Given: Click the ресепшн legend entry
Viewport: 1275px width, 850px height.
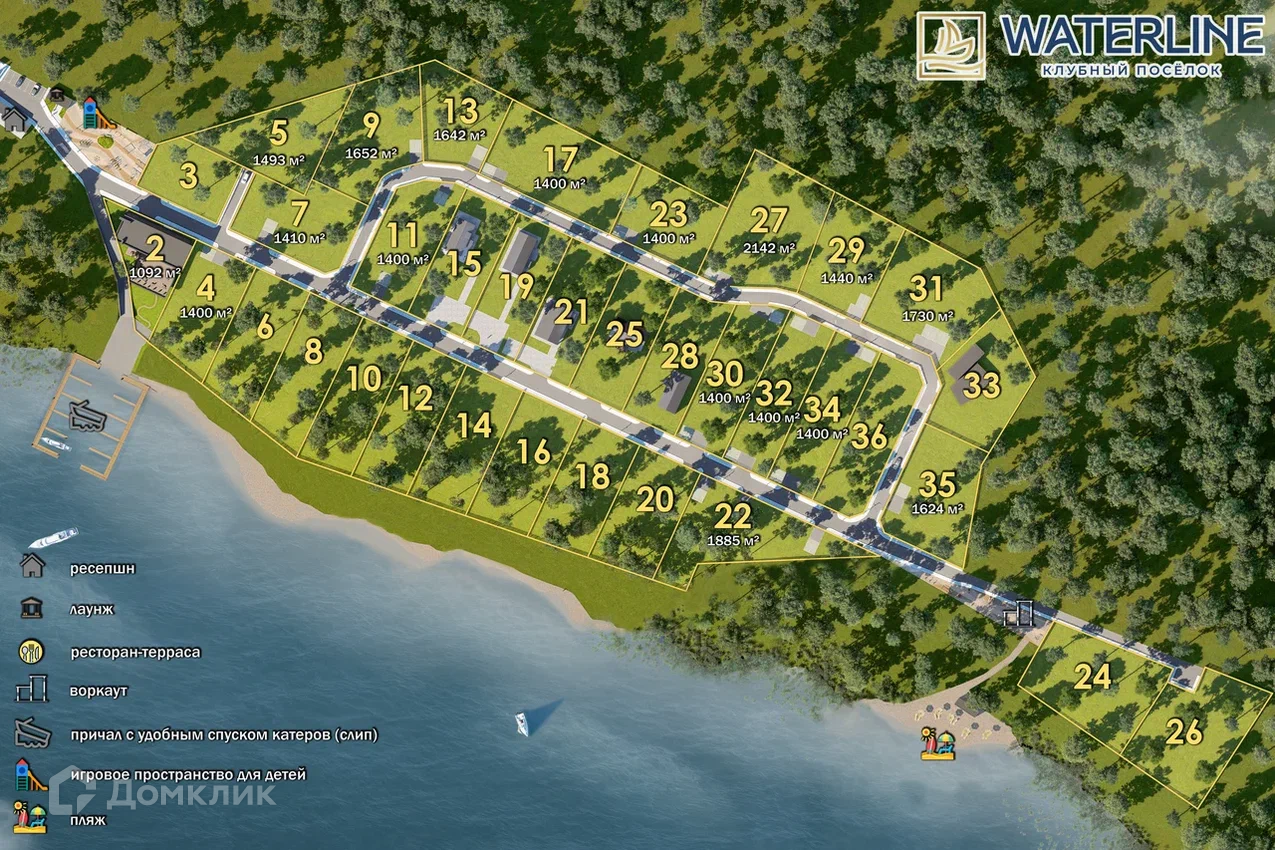Looking at the screenshot, I should click(102, 568).
